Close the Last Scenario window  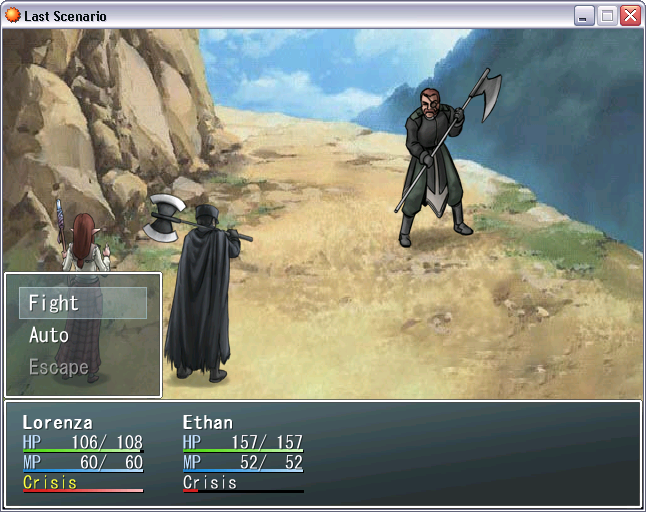630,16
